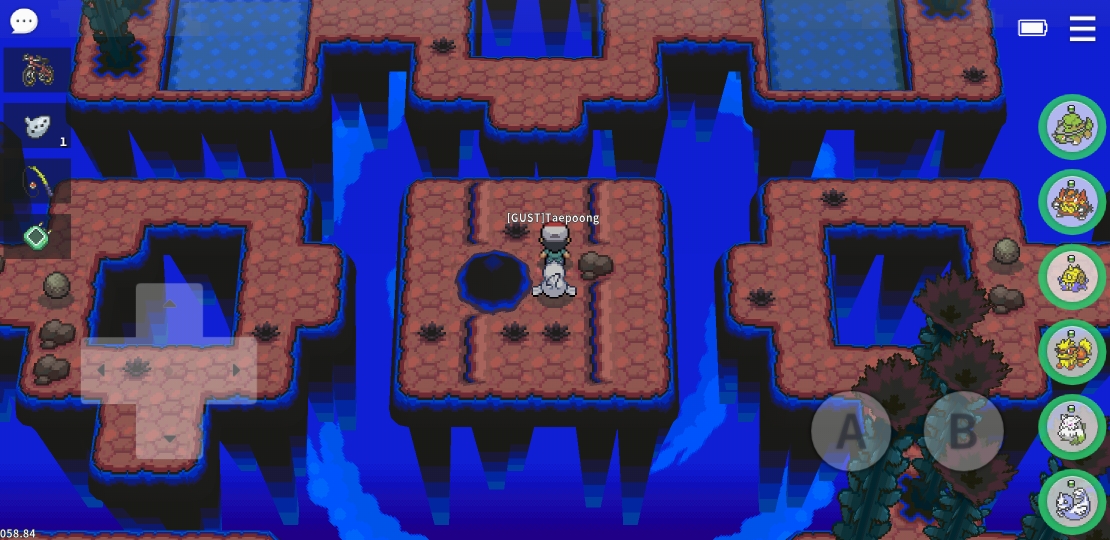1110x540 pixels.
Task: Activate the green handheld device item
Action: coord(37,237)
